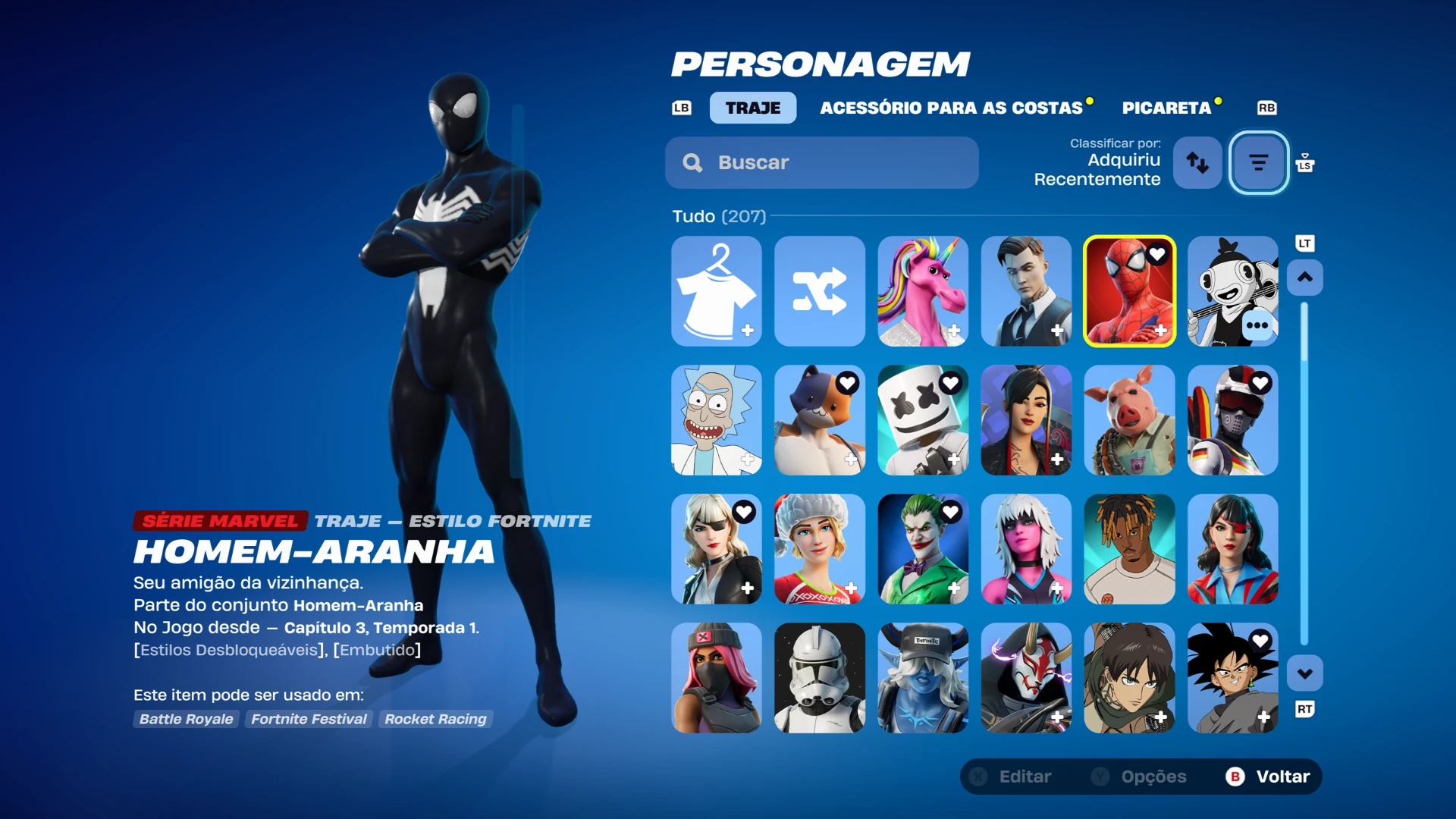Select the classic Spider-Man outfit
This screenshot has height=819, width=1456.
tap(1128, 291)
